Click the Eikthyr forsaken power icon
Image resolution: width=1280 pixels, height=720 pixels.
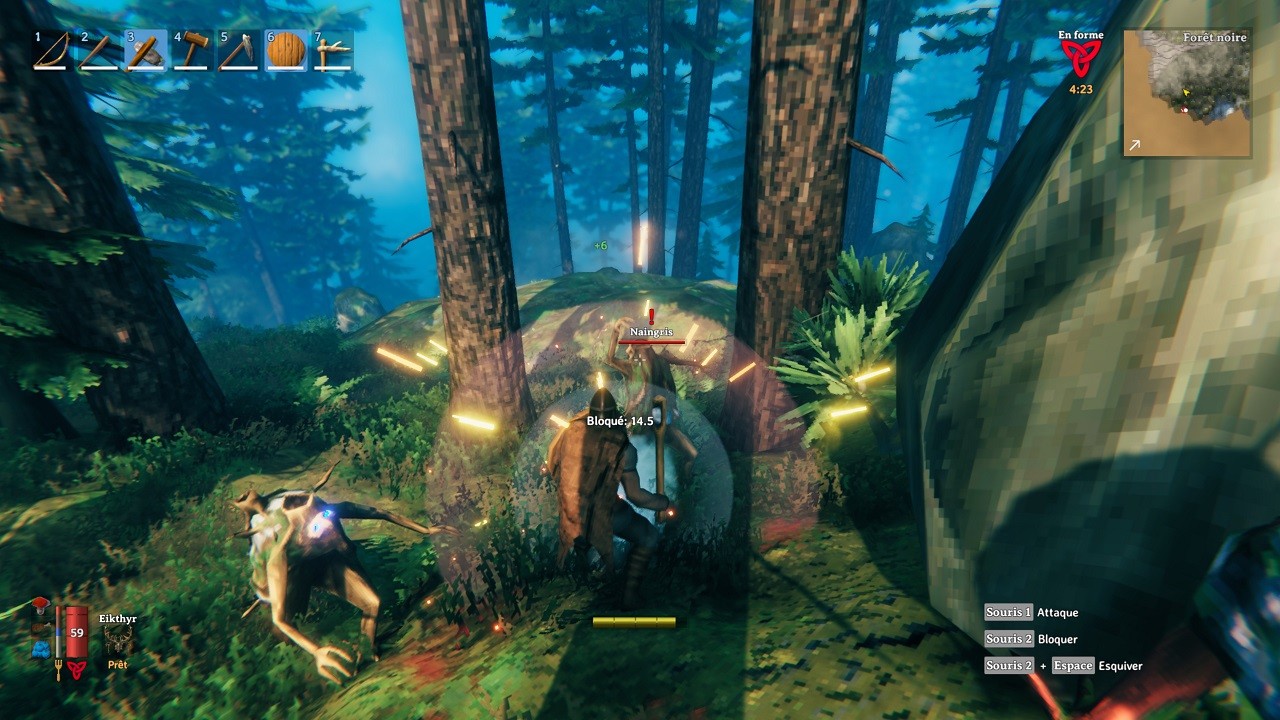coord(118,638)
